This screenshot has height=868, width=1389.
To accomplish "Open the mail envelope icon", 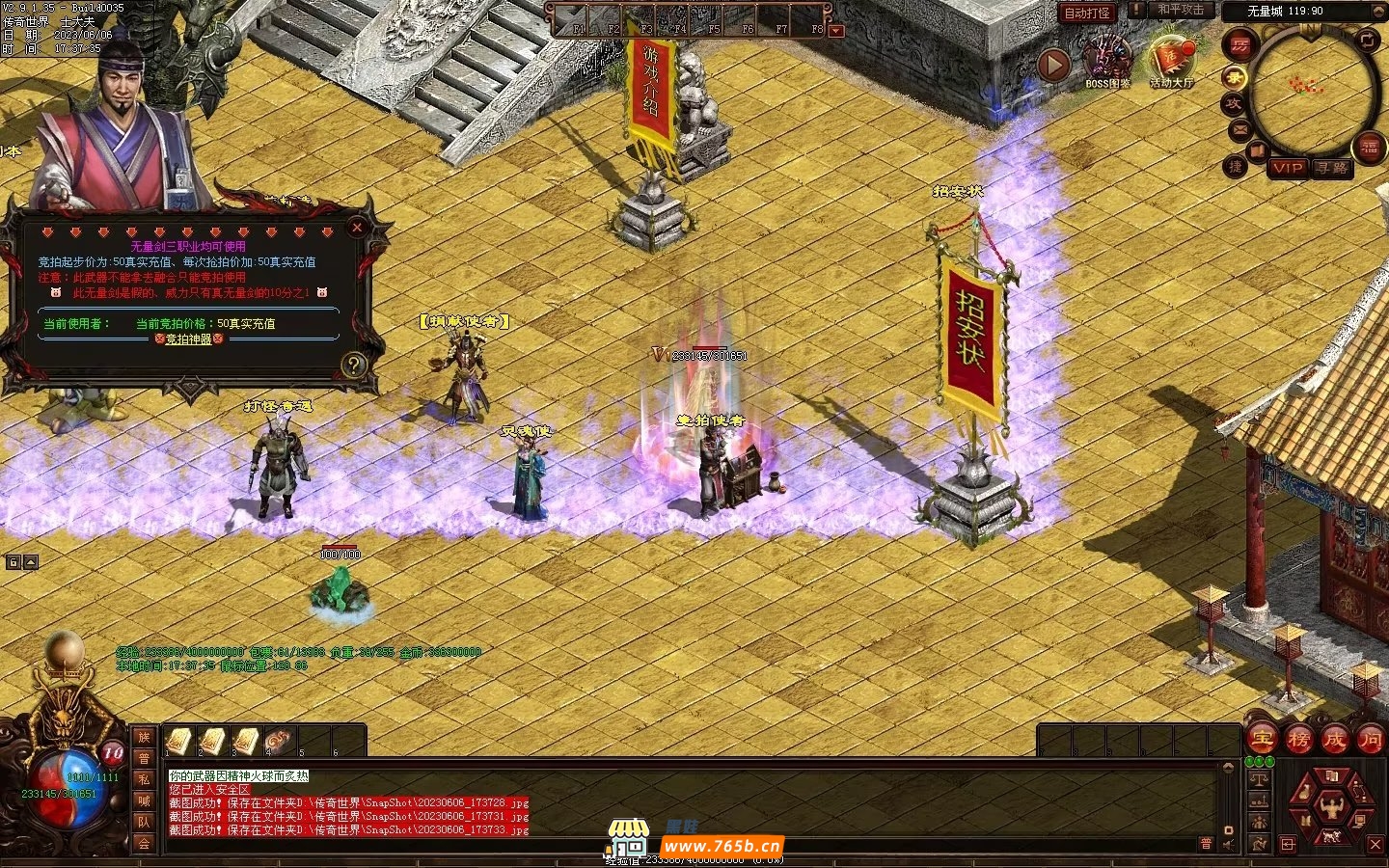I will (1240, 128).
